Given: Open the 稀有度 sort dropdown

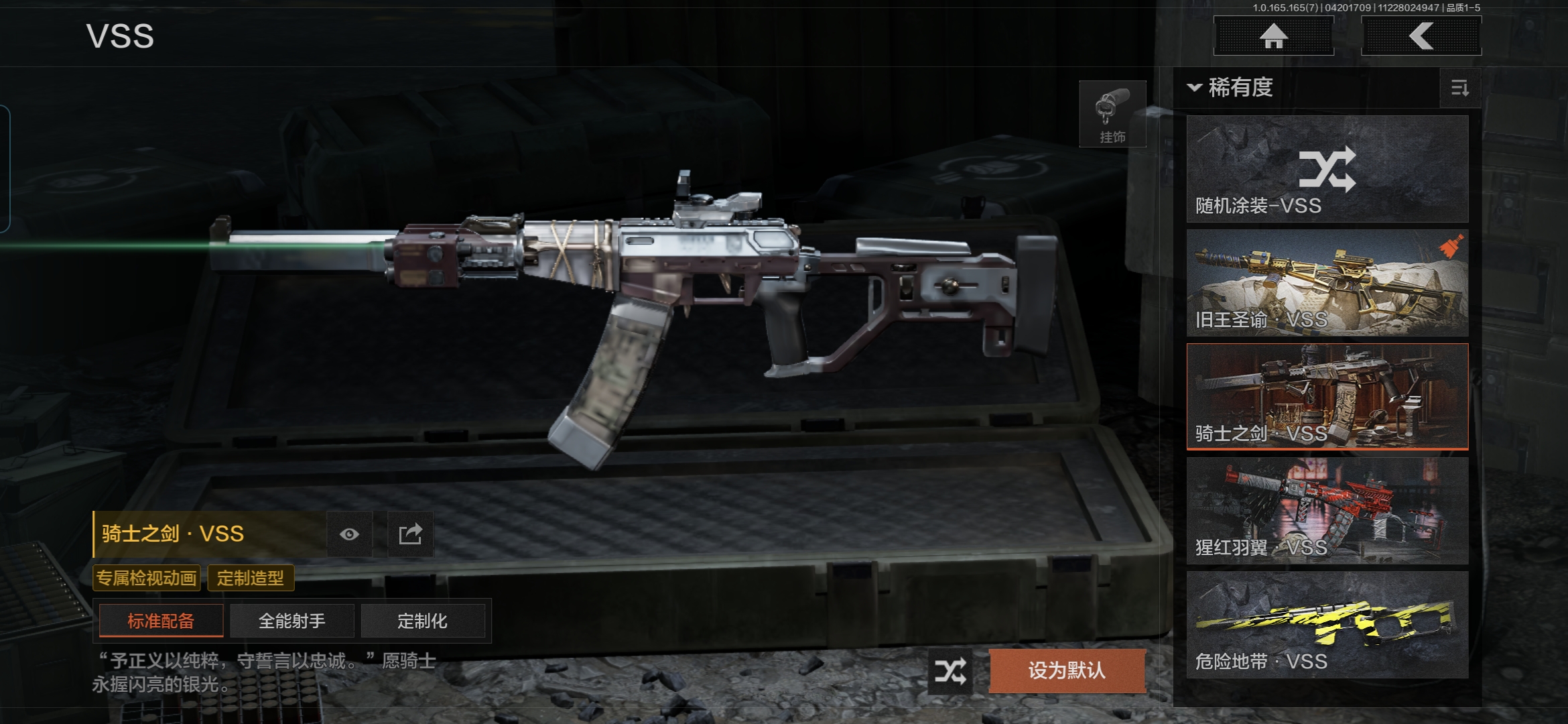Looking at the screenshot, I should (1232, 88).
